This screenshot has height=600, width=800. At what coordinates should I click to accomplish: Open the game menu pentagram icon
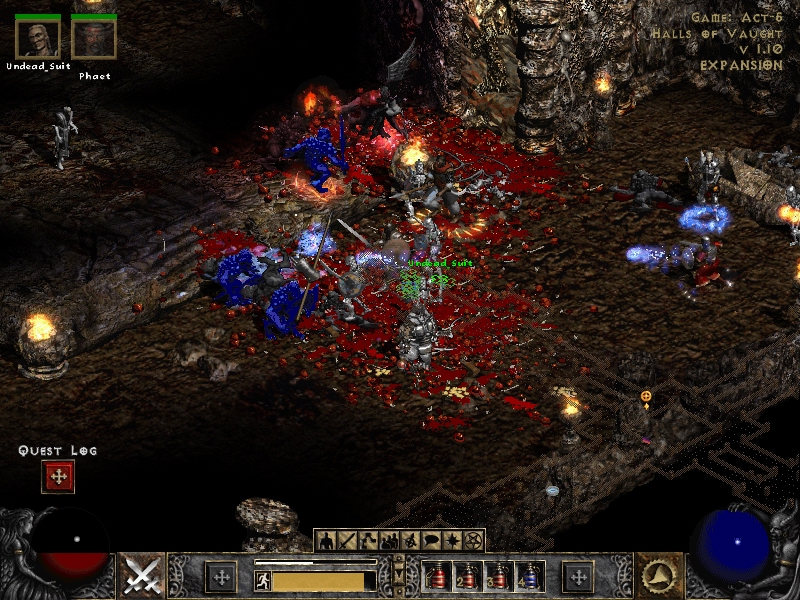473,541
